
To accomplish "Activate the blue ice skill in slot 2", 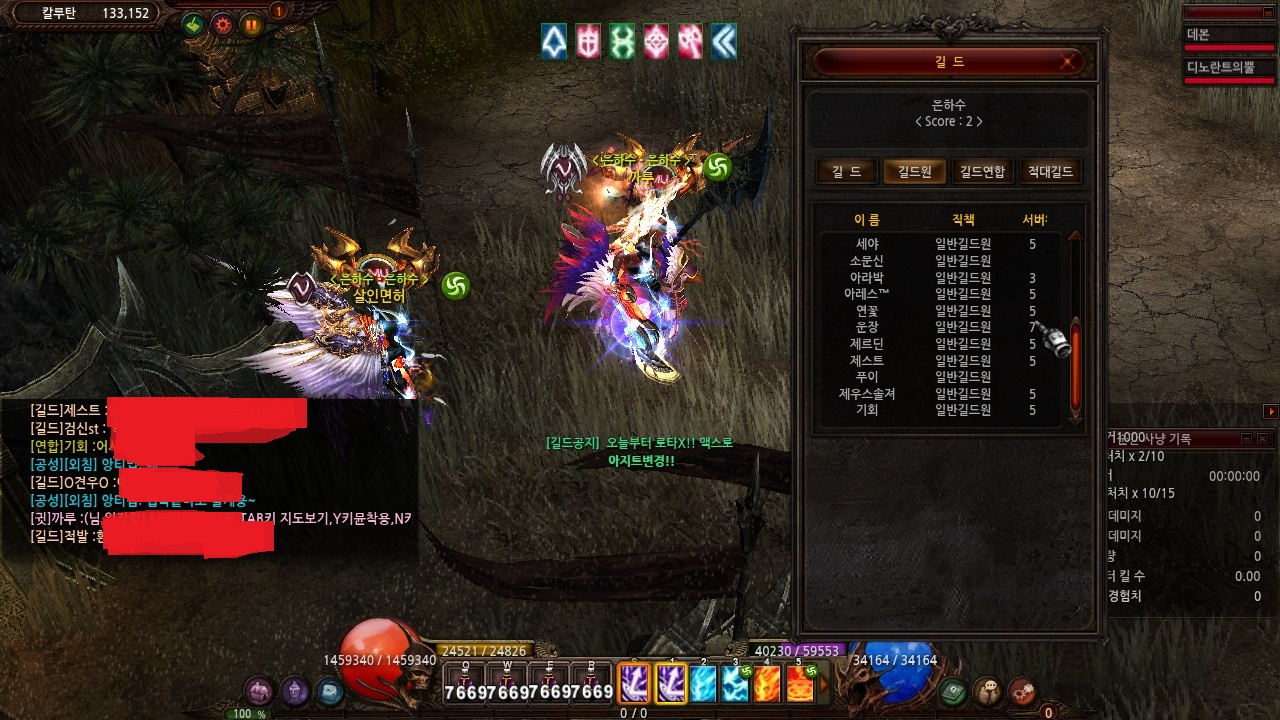I will (x=704, y=684).
